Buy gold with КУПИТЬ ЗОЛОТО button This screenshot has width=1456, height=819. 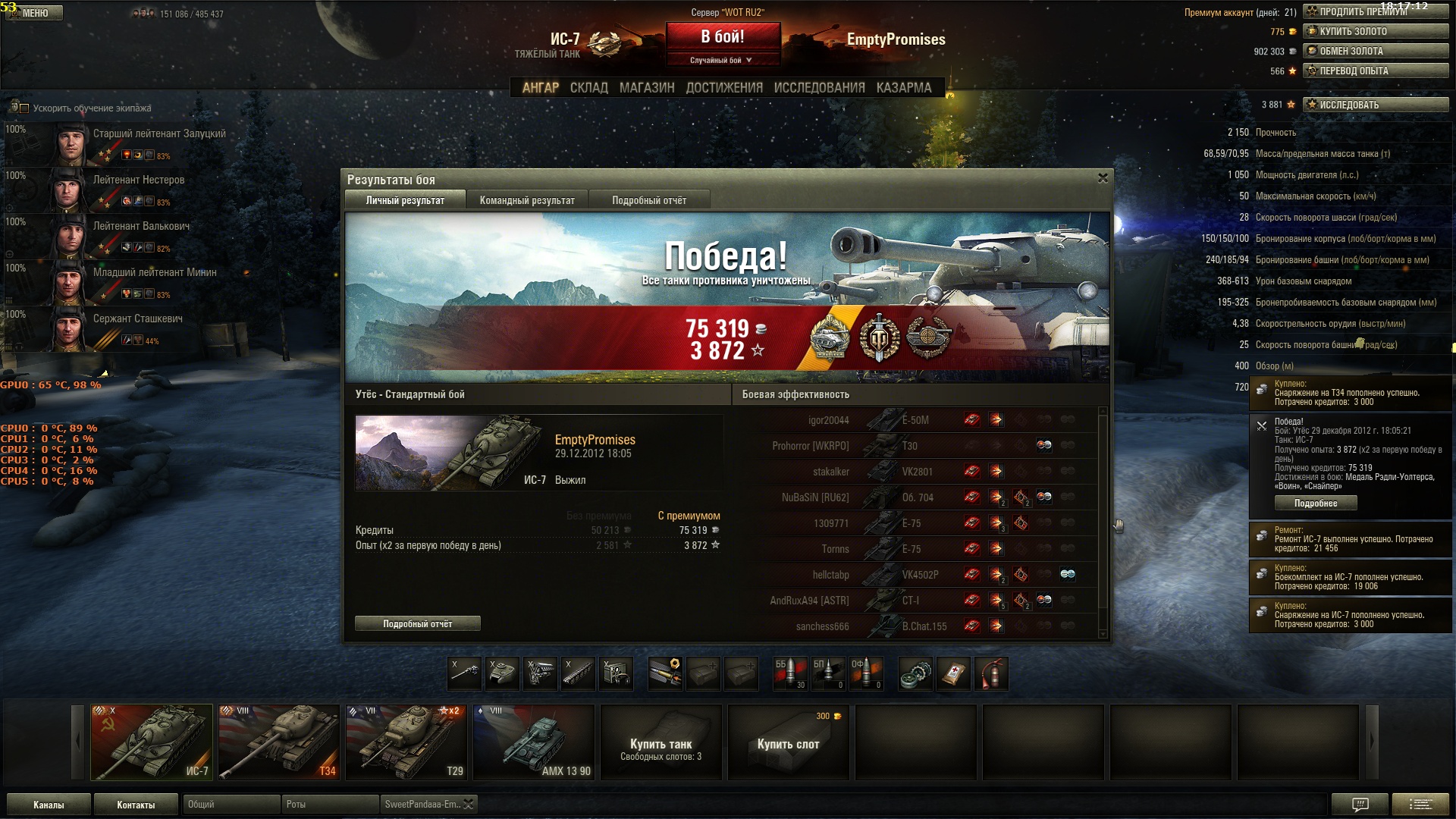[1376, 31]
